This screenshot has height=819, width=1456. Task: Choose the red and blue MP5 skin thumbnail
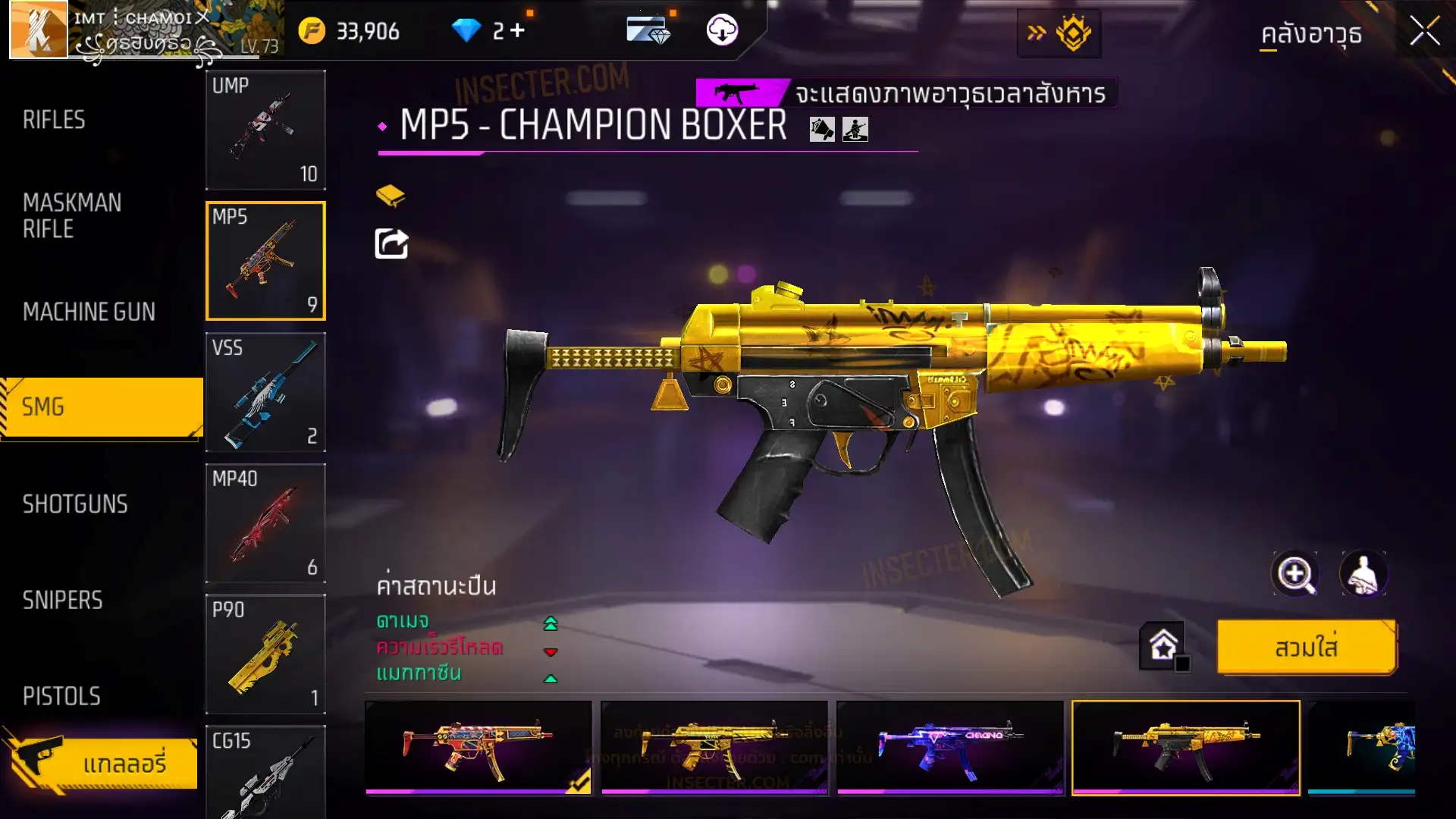478,748
